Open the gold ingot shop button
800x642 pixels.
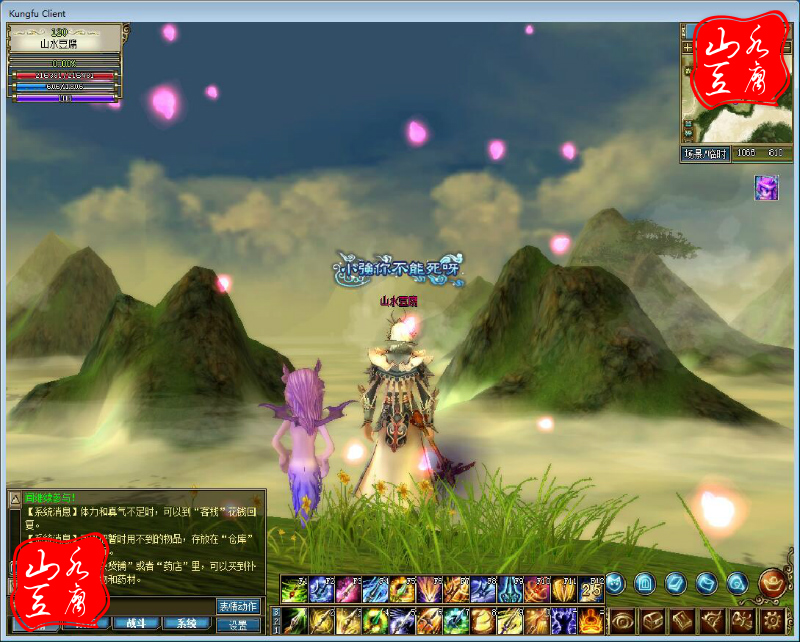tap(771, 581)
